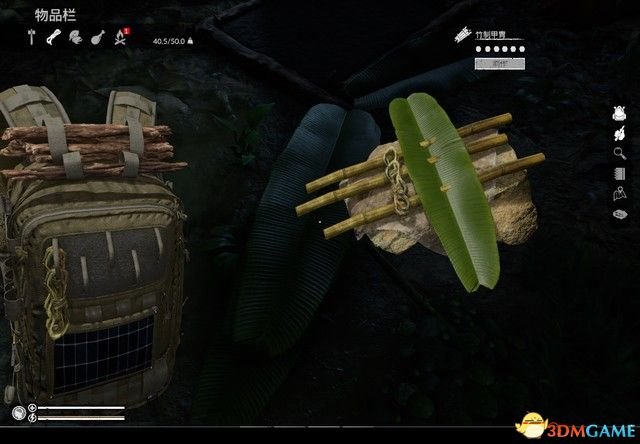
Task: Open the map icon in the side menu
Action: coord(619,193)
